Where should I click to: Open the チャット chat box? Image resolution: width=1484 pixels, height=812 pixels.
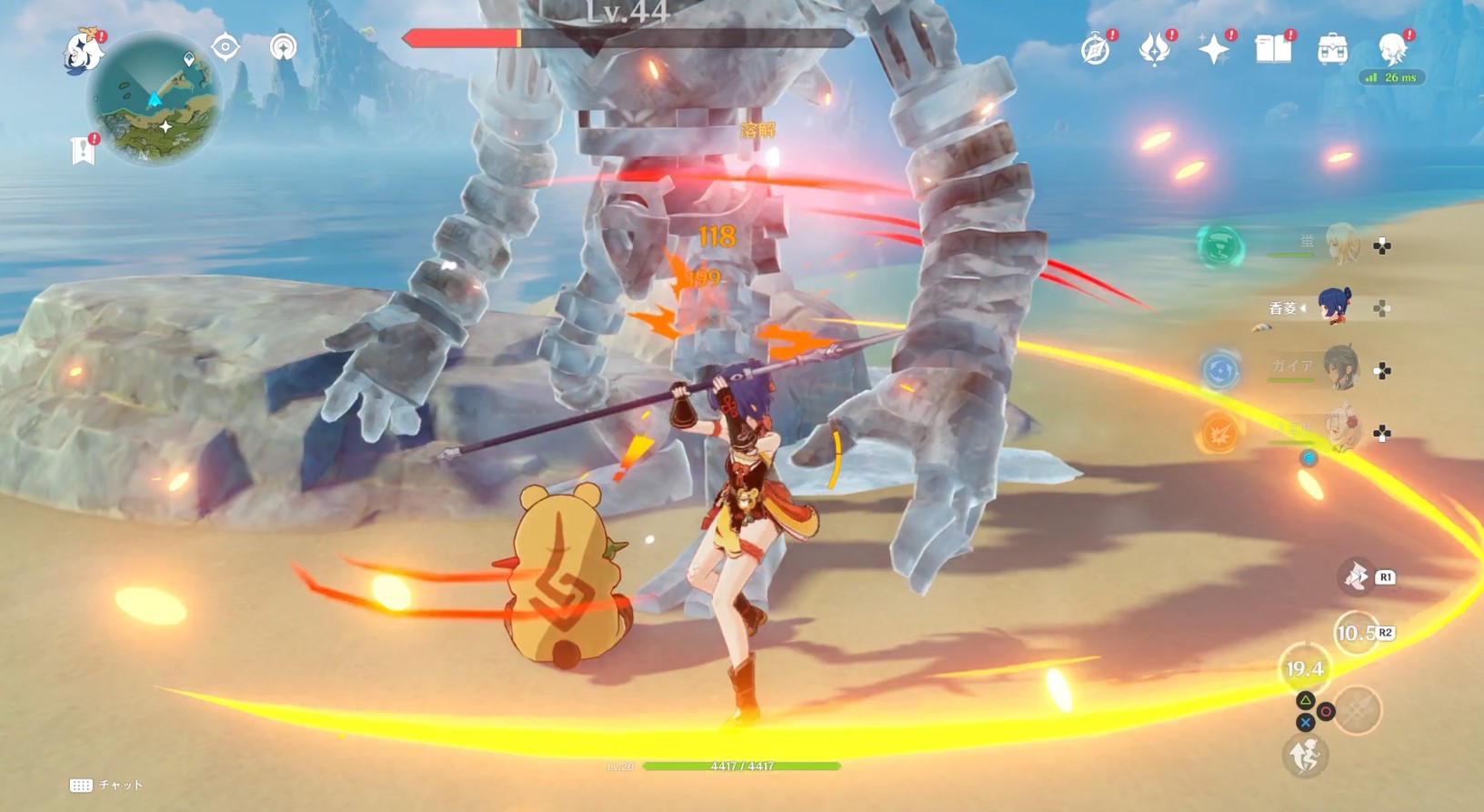pos(107,785)
